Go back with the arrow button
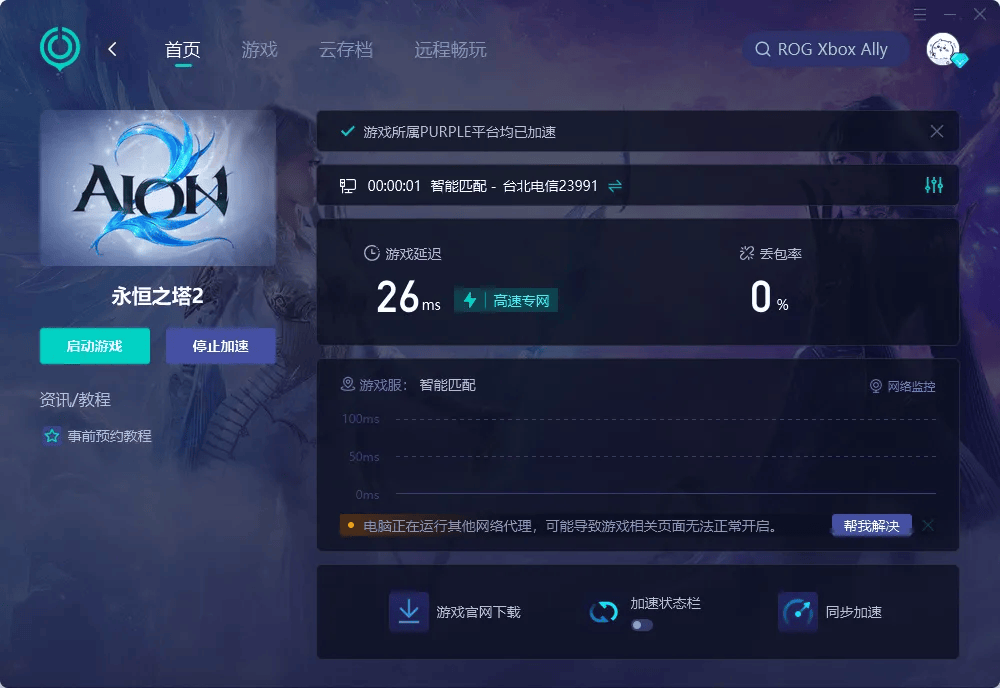The width and height of the screenshot is (1000, 688). point(112,49)
